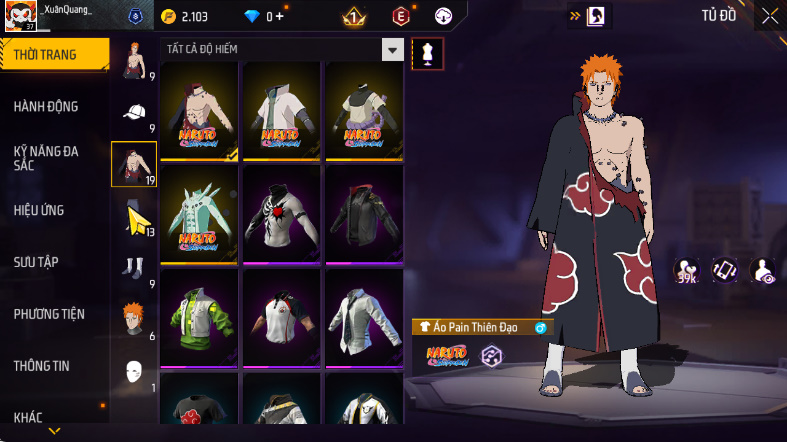Close the wardrobe with the X button
Image resolution: width=787 pixels, height=442 pixels.
(769, 16)
